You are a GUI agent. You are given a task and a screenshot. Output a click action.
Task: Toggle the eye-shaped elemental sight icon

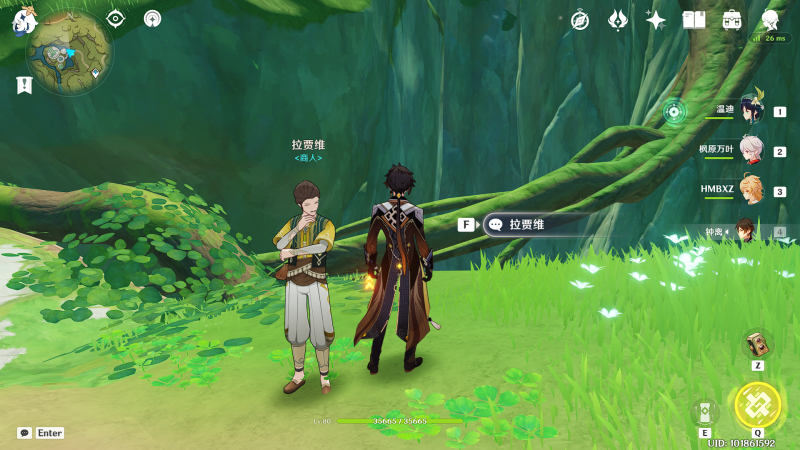pos(116,18)
